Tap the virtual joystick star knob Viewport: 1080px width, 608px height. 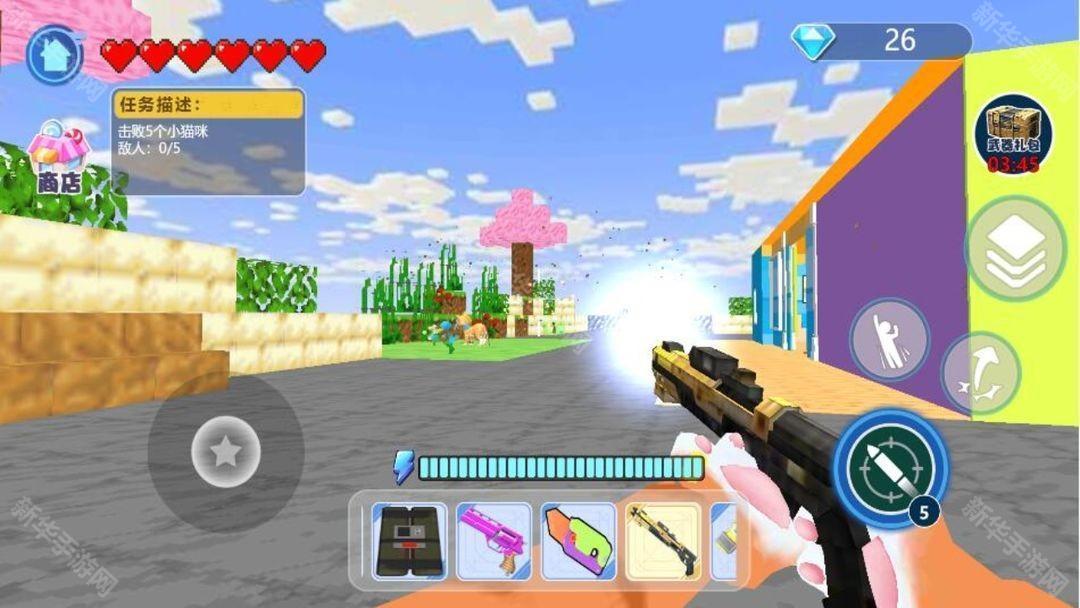click(x=226, y=453)
